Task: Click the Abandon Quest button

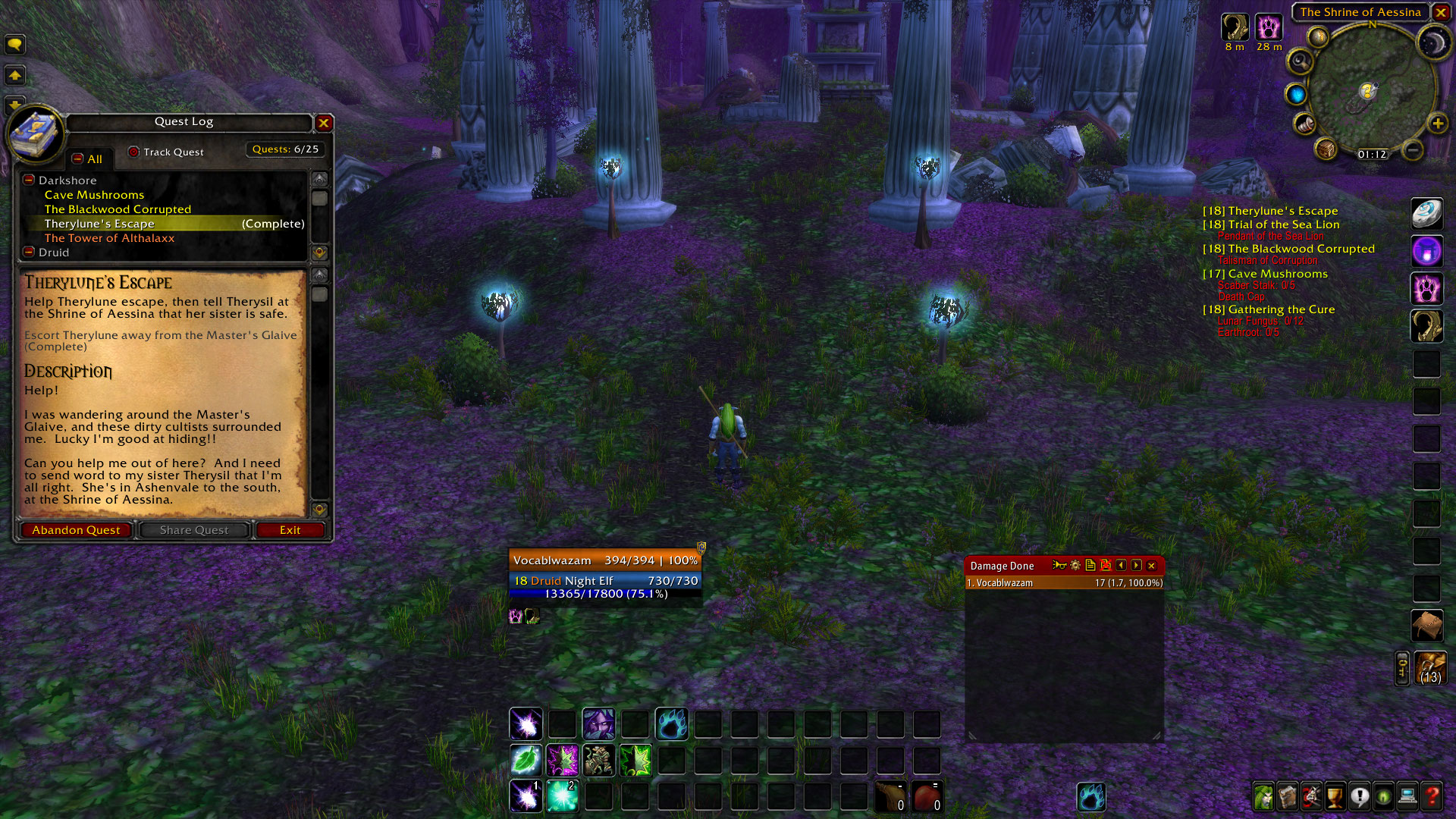Action: [x=75, y=529]
